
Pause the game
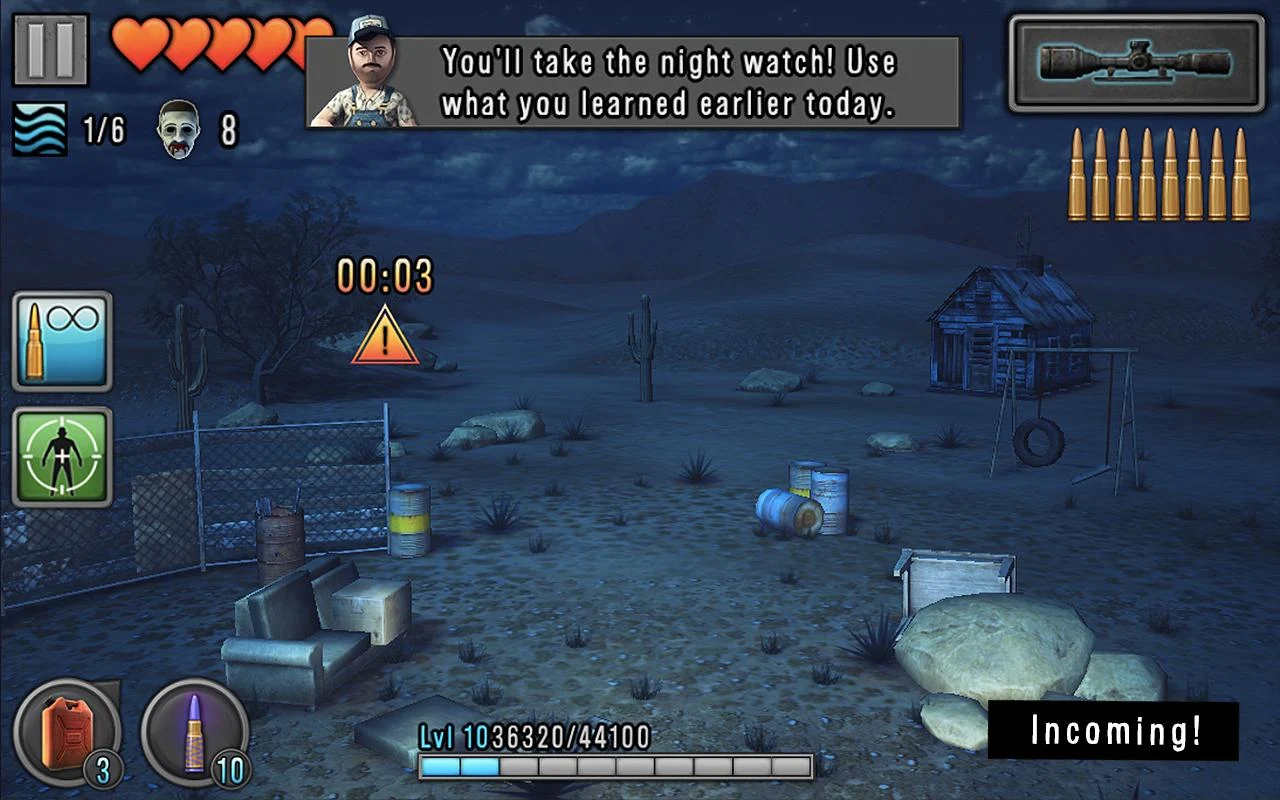[x=50, y=49]
